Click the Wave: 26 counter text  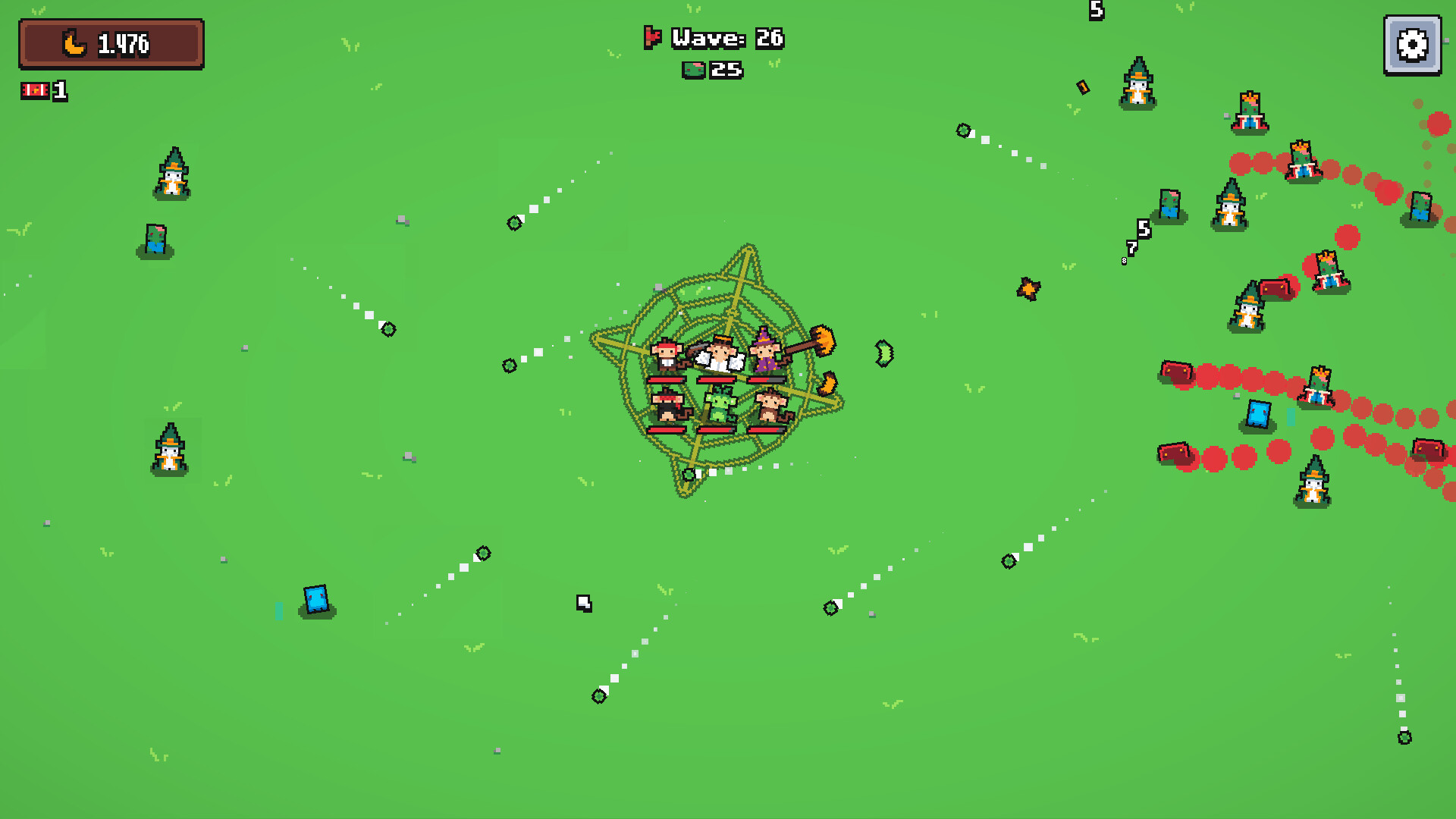coord(728,39)
